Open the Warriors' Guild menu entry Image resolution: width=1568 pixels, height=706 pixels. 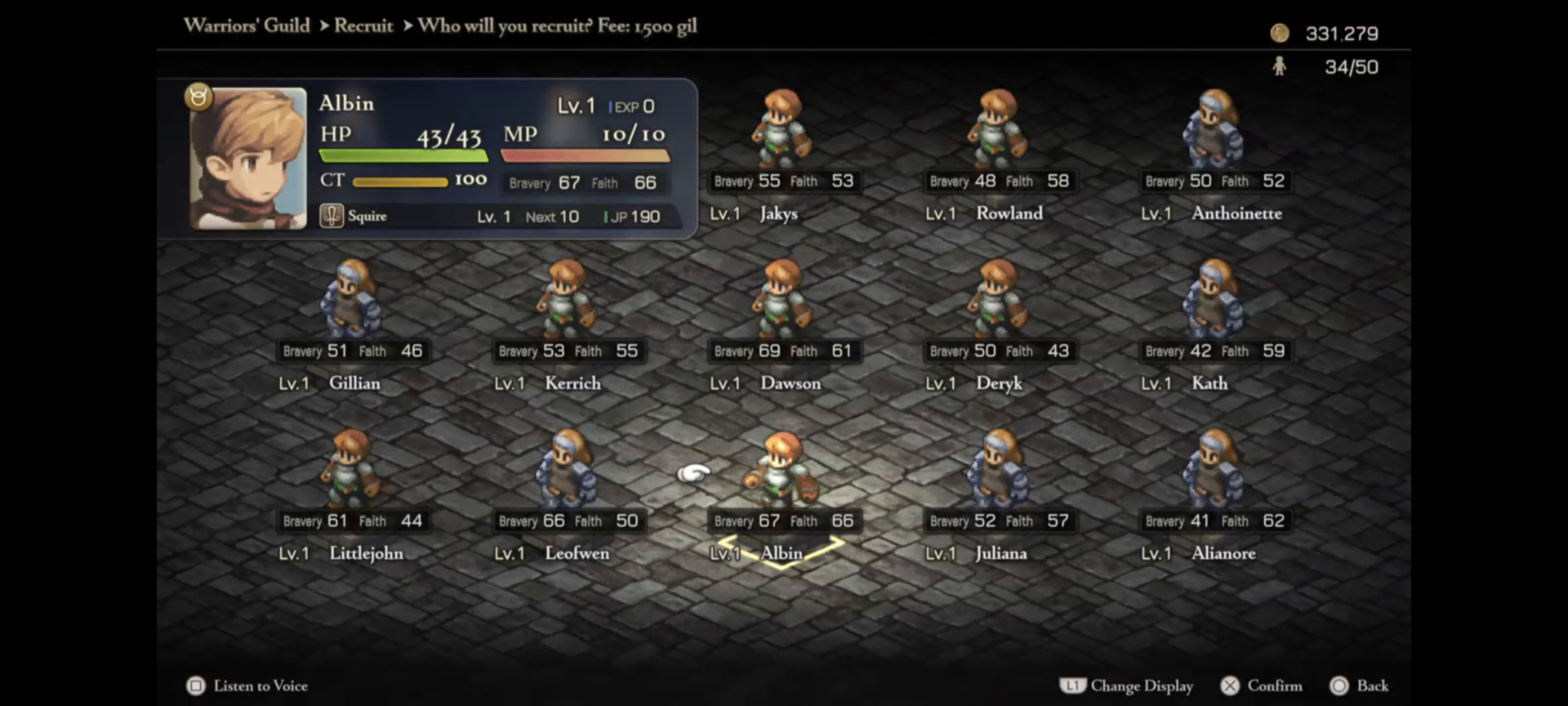coord(247,25)
